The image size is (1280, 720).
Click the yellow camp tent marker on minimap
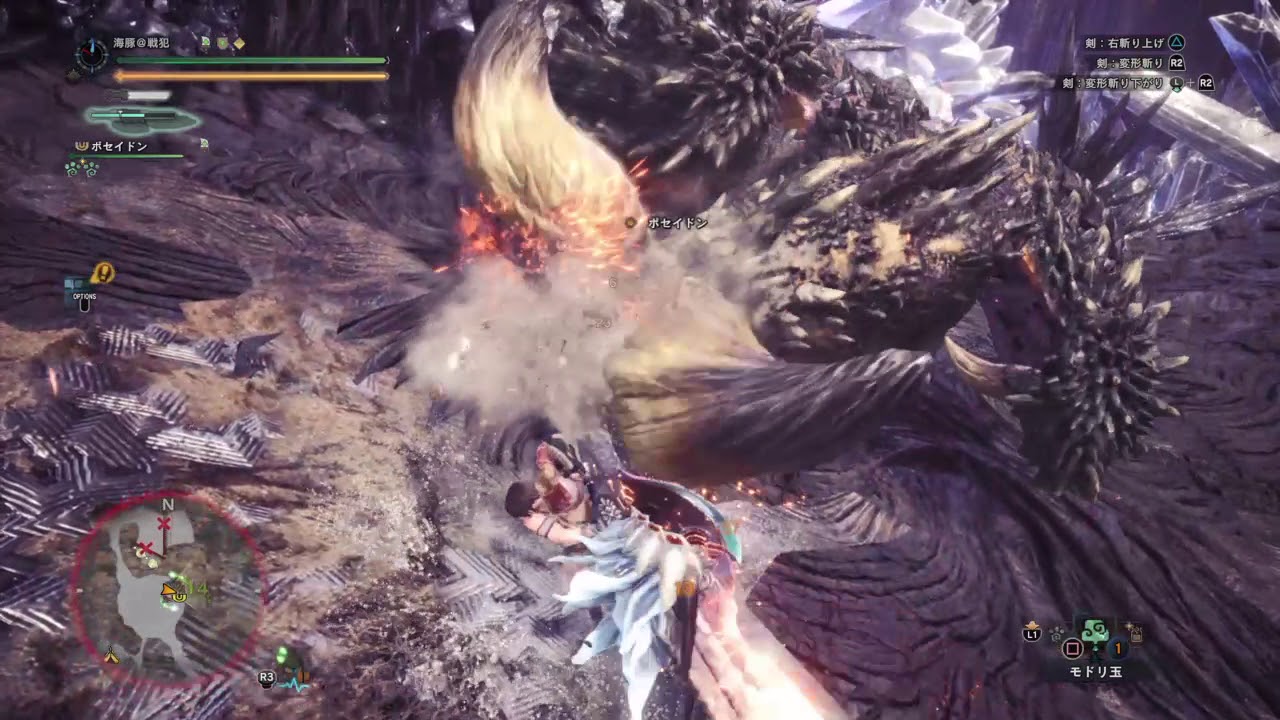[111, 656]
